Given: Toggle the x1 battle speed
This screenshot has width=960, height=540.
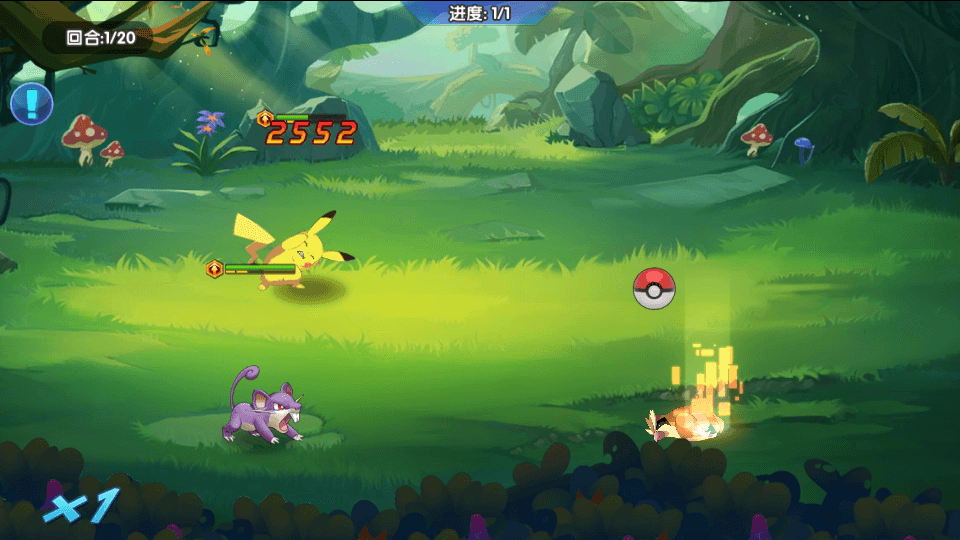Looking at the screenshot, I should (x=80, y=505).
